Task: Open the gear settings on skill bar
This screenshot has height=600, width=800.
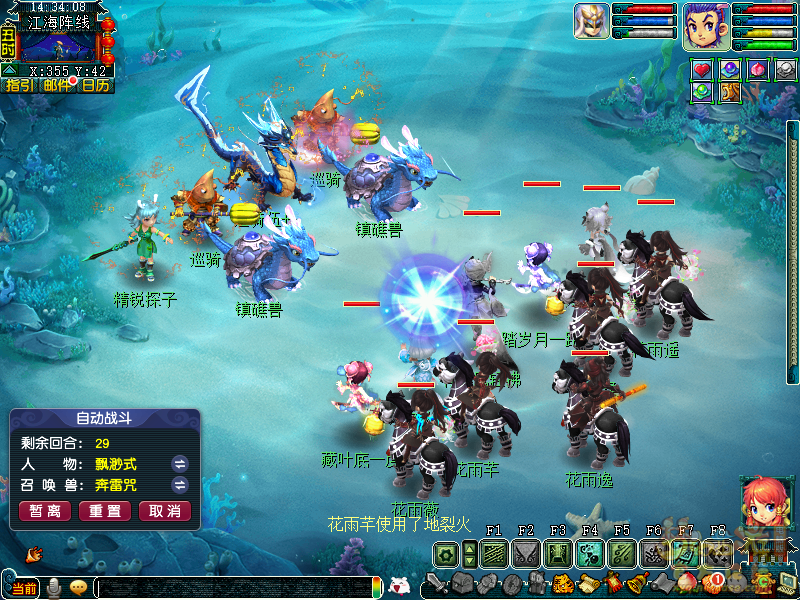Action: click(446, 554)
